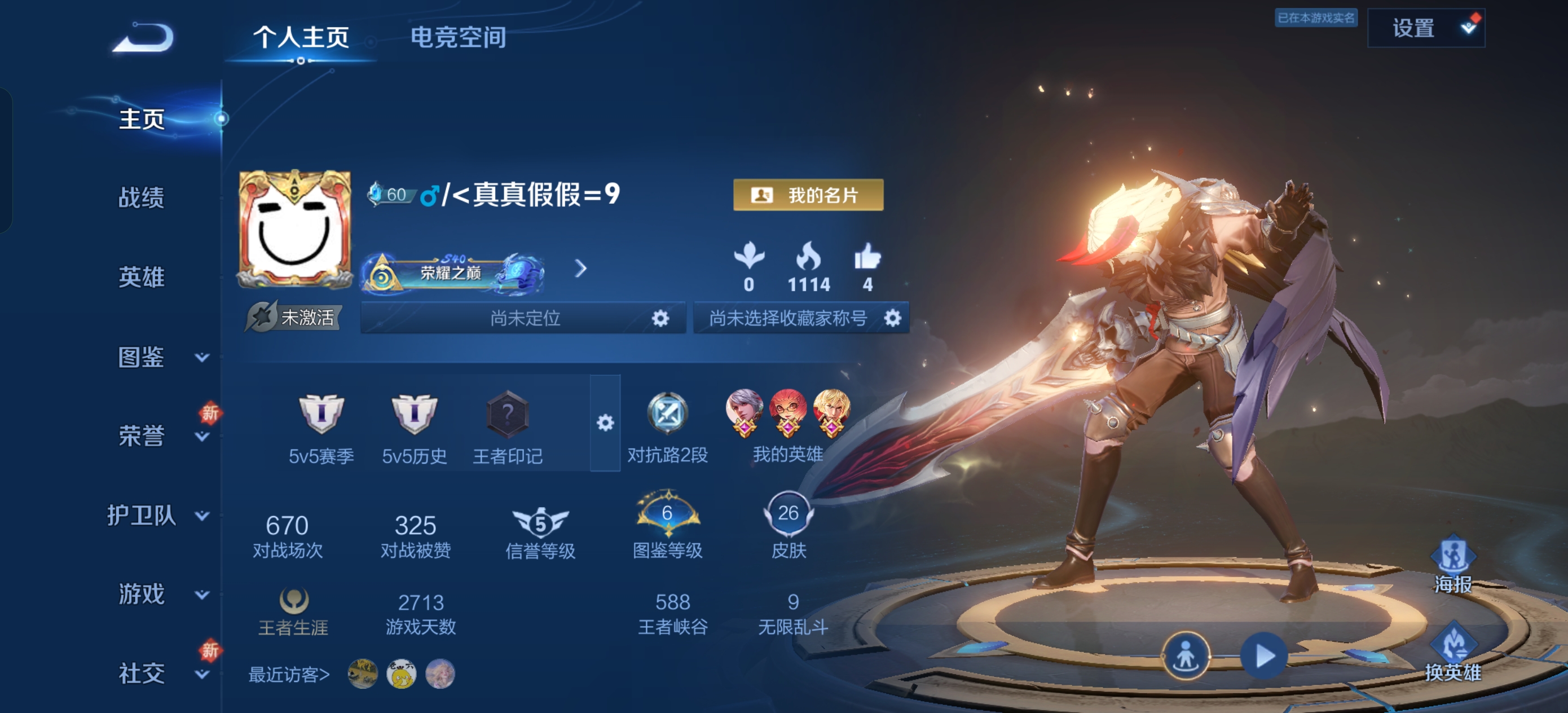The height and width of the screenshot is (713, 1568).
Task: Expand the 荣誉 sidebar entry
Action: (158, 436)
